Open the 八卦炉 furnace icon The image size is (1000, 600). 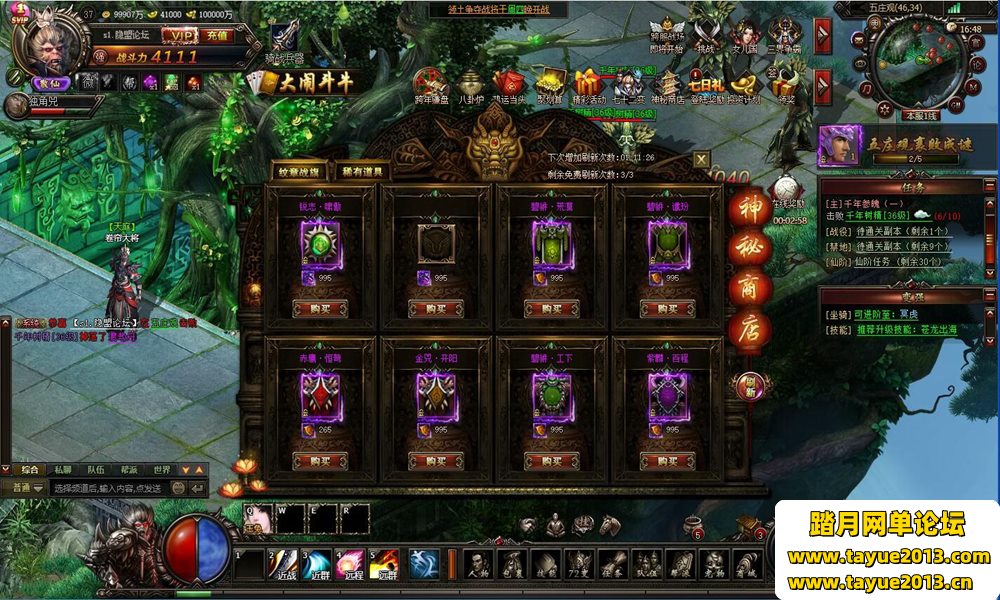coord(471,86)
